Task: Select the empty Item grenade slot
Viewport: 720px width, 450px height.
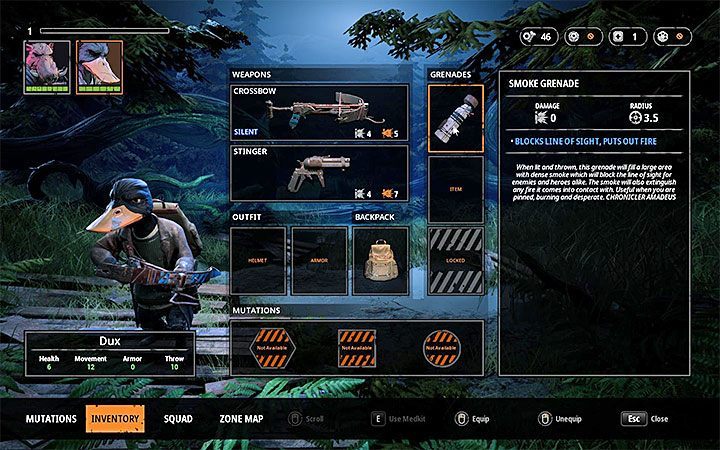Action: [455, 189]
